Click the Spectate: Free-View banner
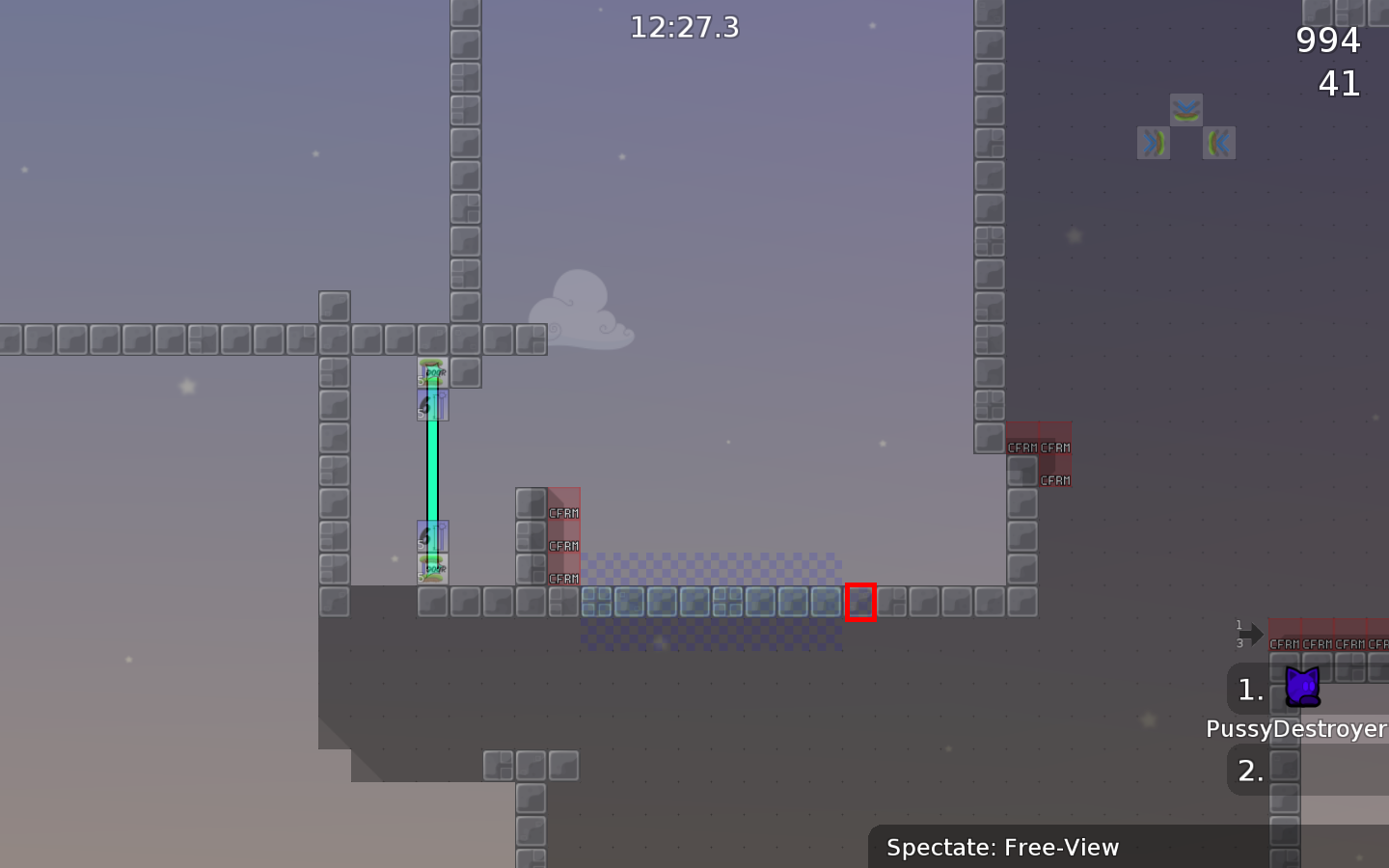1389x868 pixels. coord(1003,848)
